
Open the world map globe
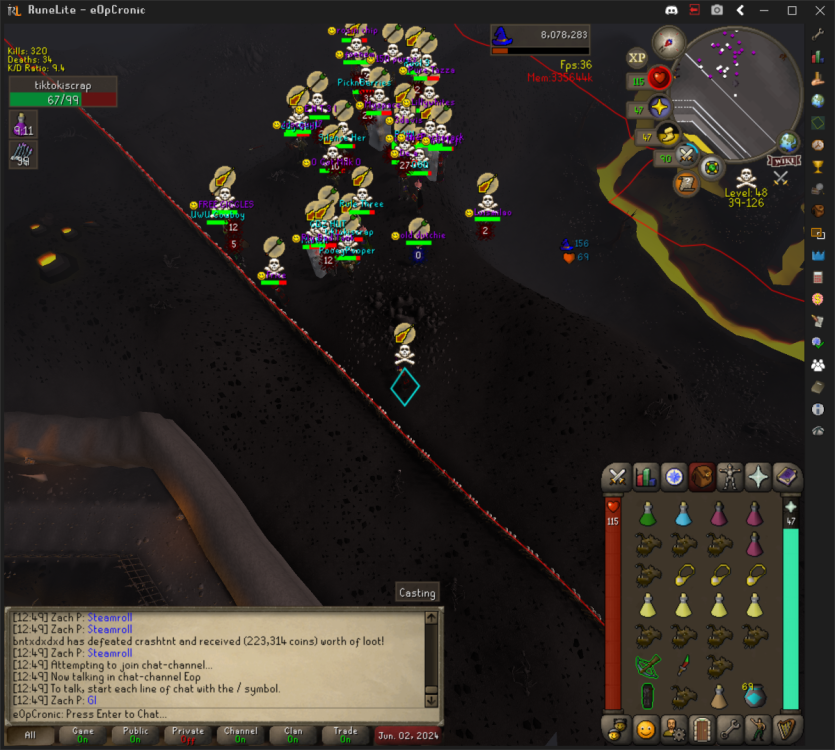click(789, 142)
